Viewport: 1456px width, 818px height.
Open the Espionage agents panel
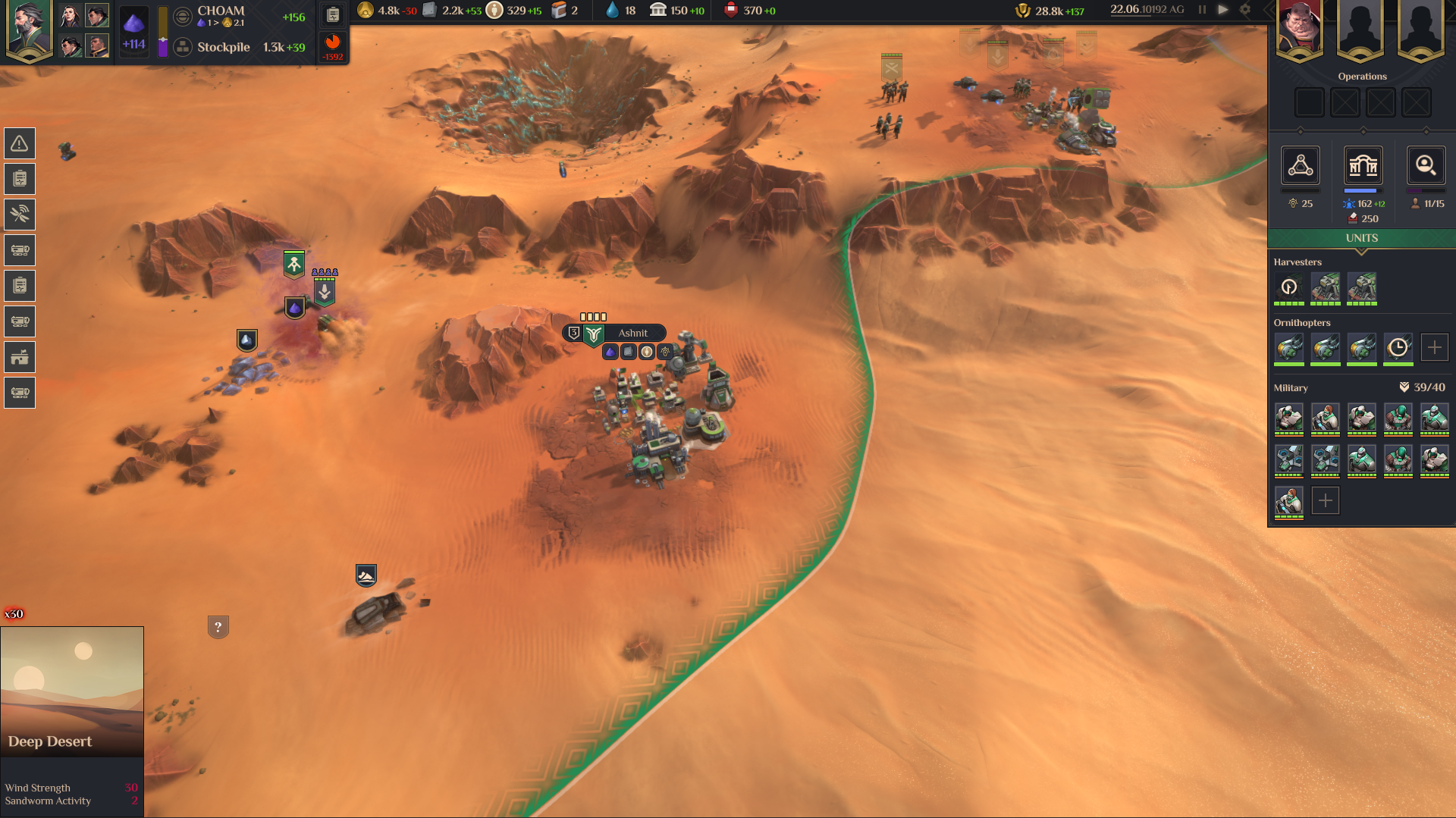point(1426,166)
